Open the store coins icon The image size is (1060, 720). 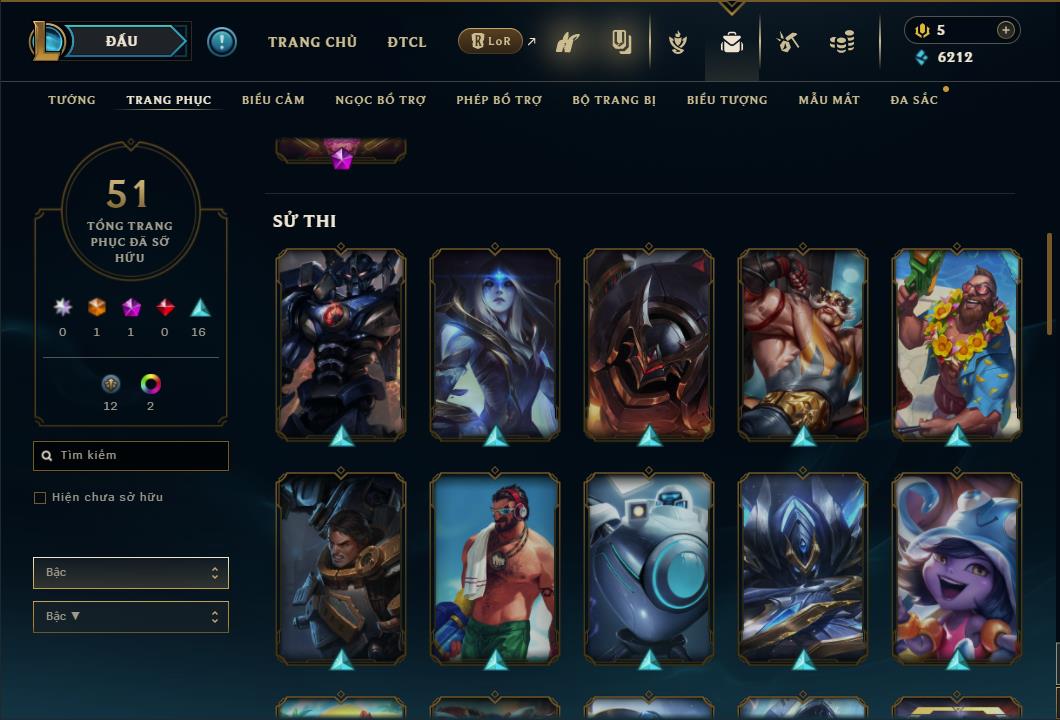pyautogui.click(x=842, y=43)
